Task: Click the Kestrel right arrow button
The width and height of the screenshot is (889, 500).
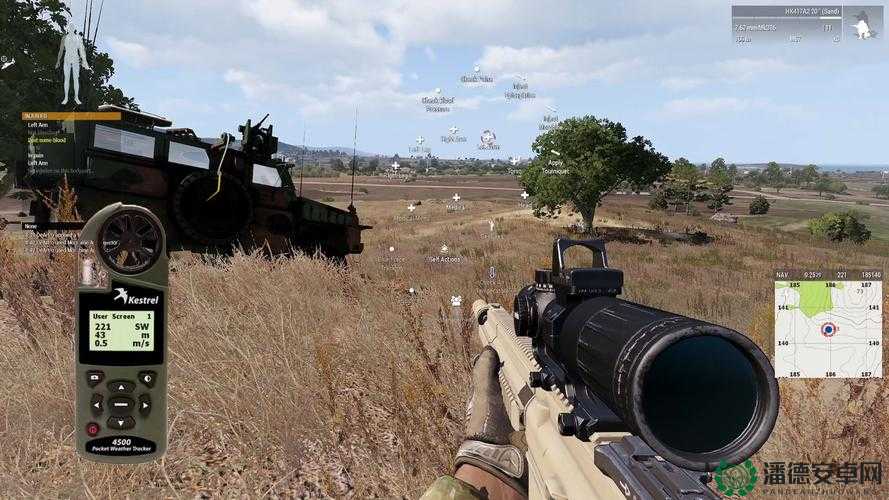Action: (145, 404)
